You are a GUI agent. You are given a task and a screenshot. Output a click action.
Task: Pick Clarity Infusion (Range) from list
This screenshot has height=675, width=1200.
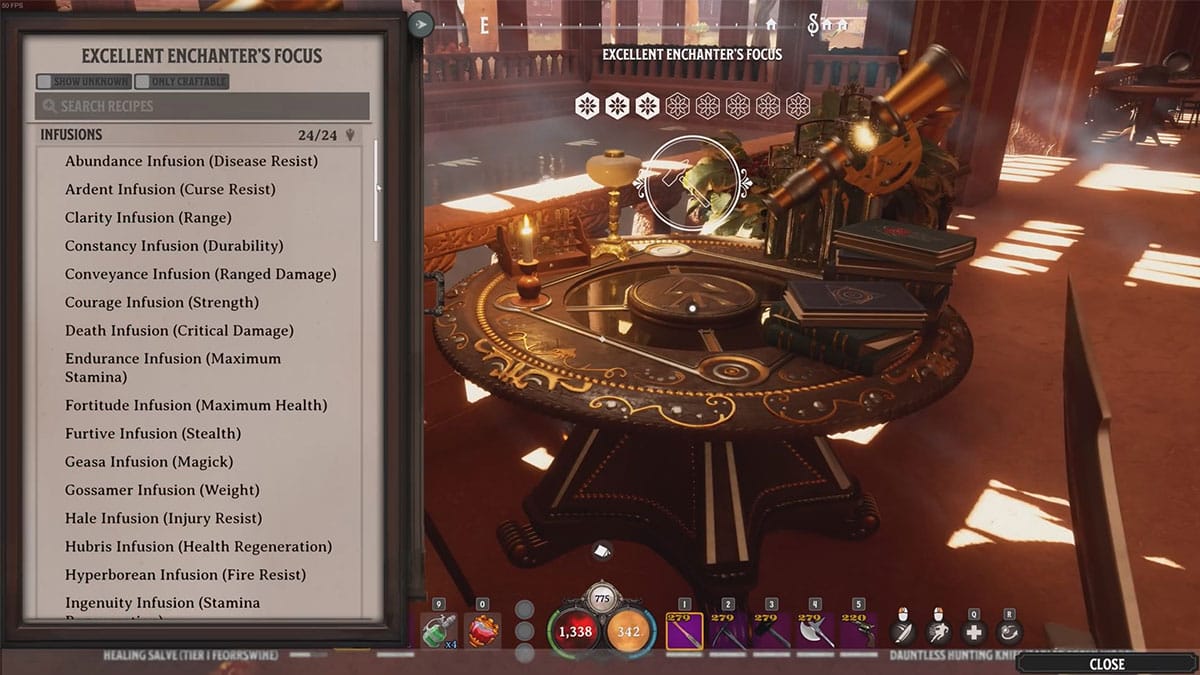148,217
